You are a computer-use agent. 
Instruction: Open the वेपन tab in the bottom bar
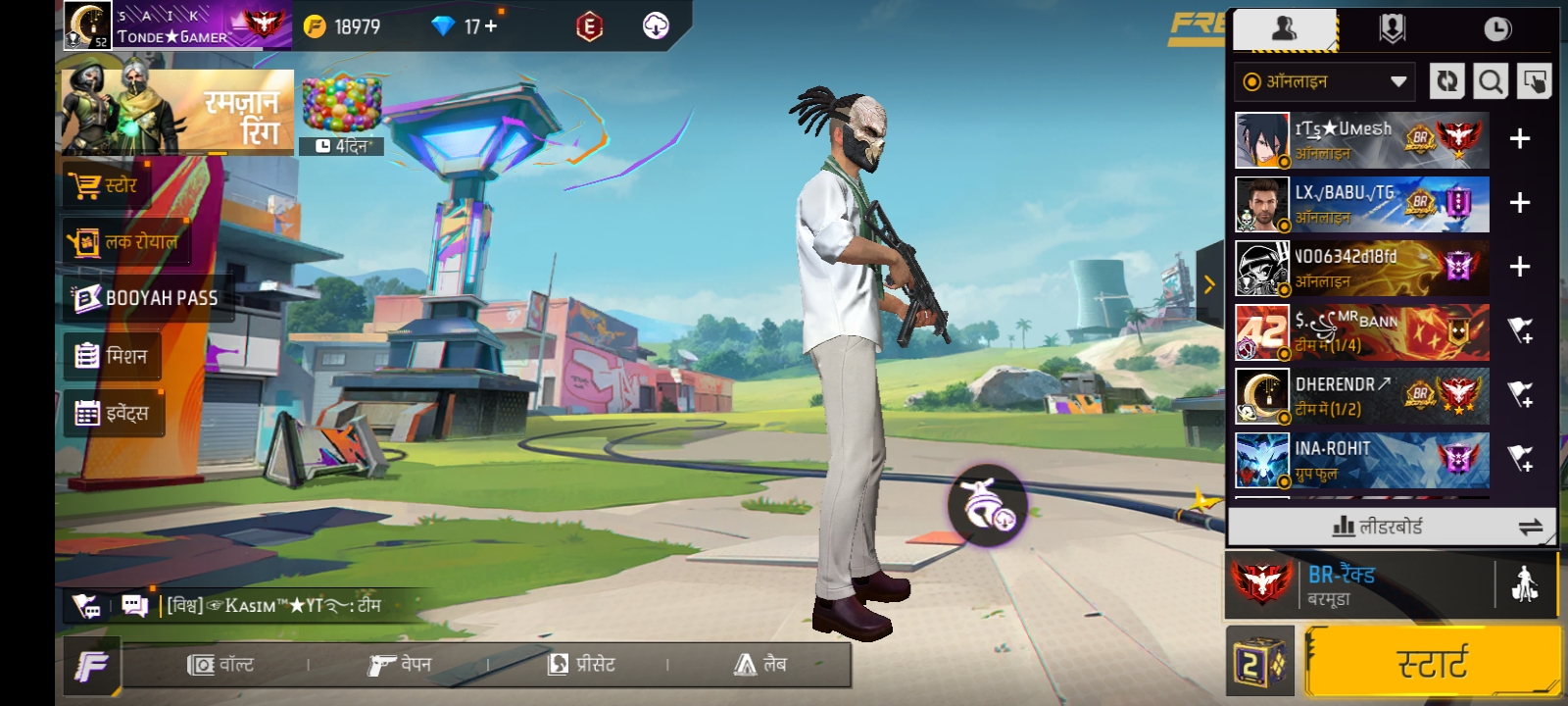point(400,664)
